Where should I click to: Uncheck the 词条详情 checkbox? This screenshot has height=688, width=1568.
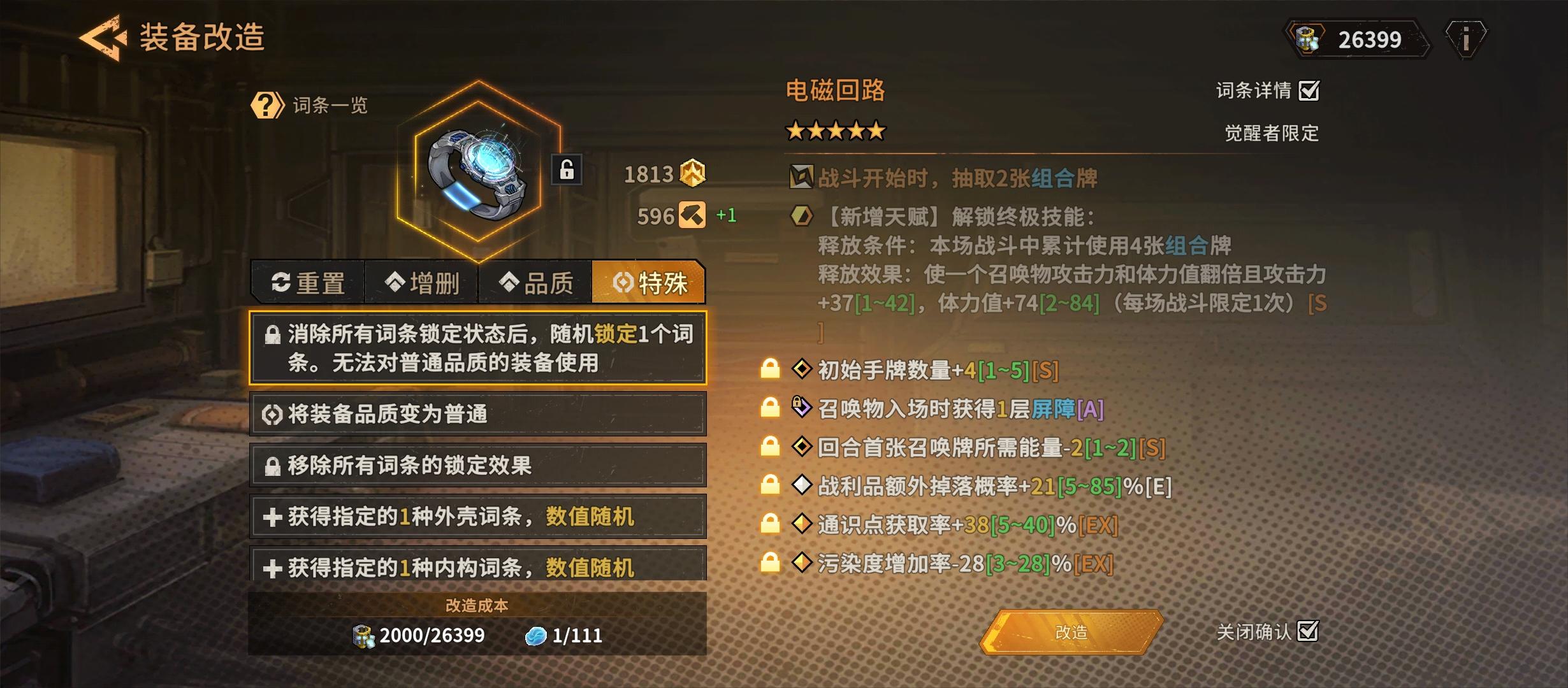coord(1310,92)
